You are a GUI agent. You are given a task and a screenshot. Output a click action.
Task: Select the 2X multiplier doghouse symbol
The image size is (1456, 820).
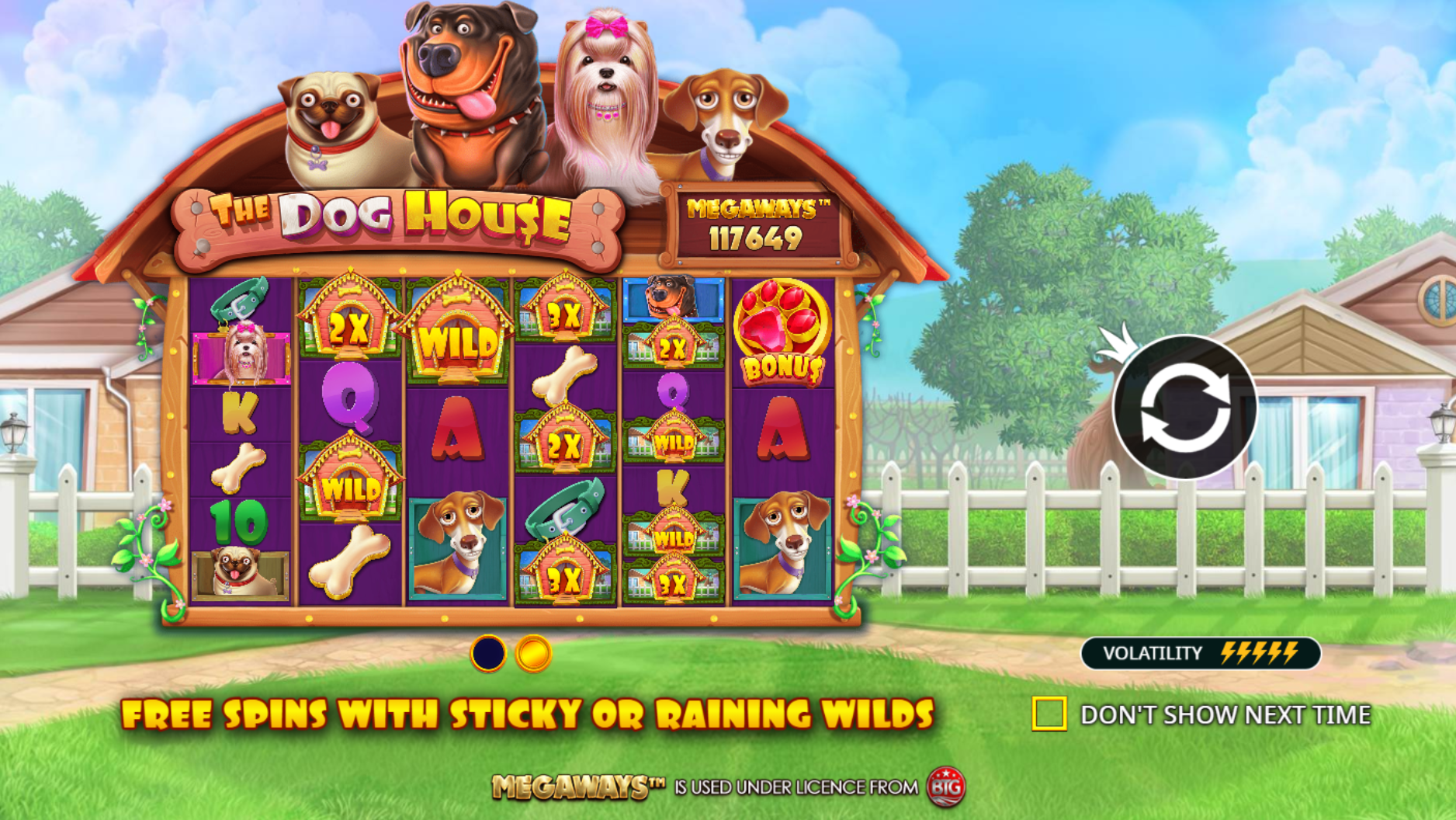click(x=348, y=322)
